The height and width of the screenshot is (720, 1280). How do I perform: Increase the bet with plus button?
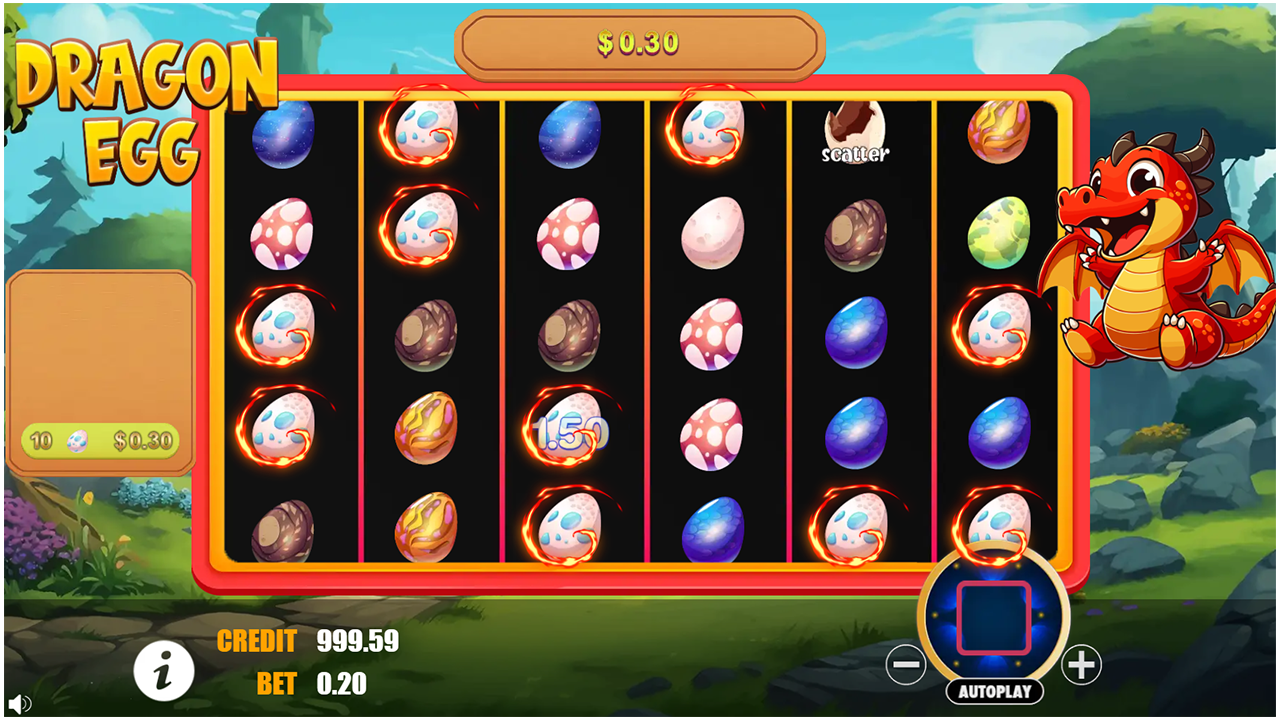pyautogui.click(x=1081, y=665)
